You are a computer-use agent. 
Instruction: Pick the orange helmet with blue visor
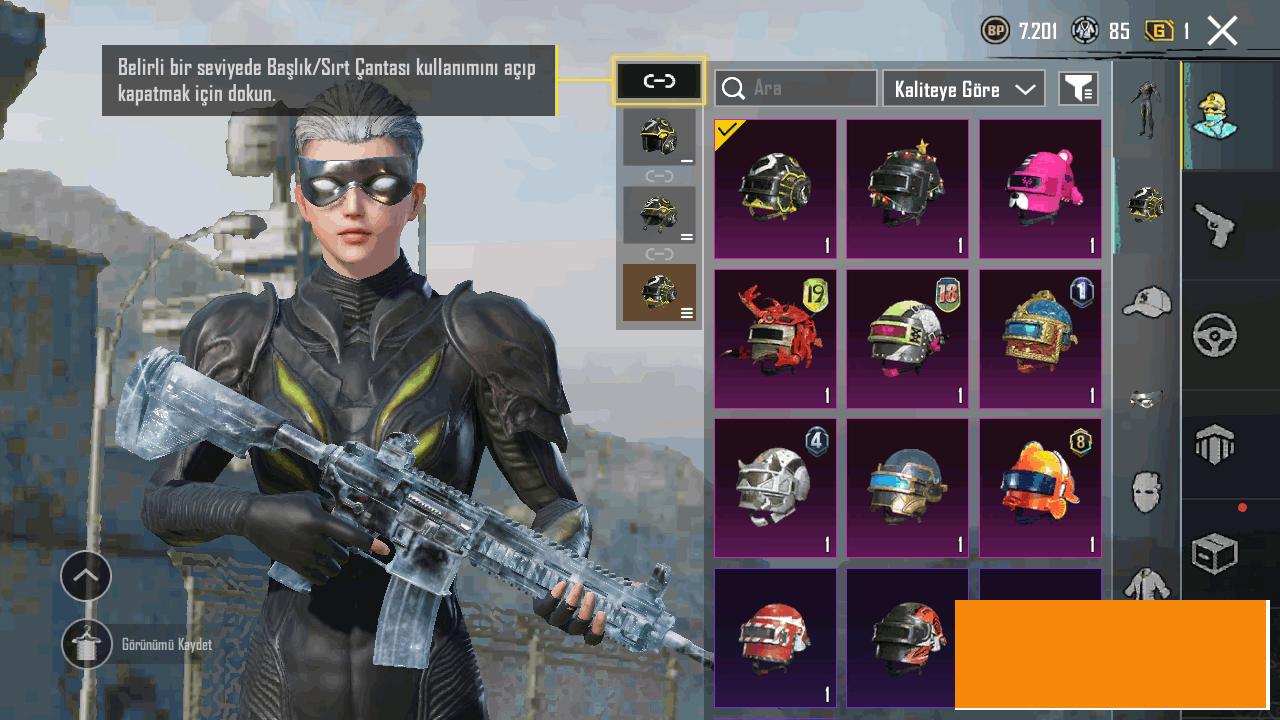pyautogui.click(x=1040, y=488)
